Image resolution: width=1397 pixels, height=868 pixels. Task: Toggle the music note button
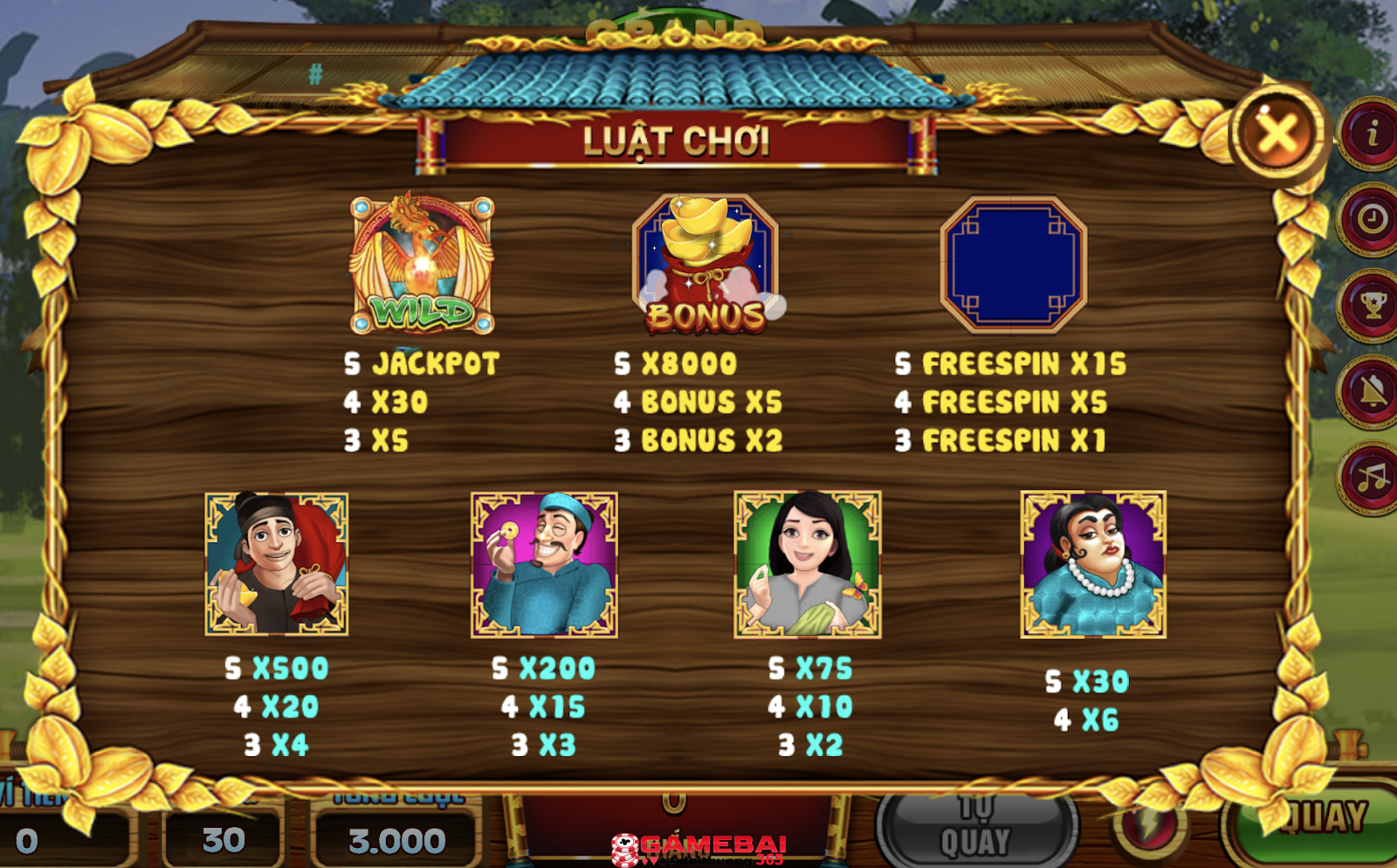[1371, 478]
